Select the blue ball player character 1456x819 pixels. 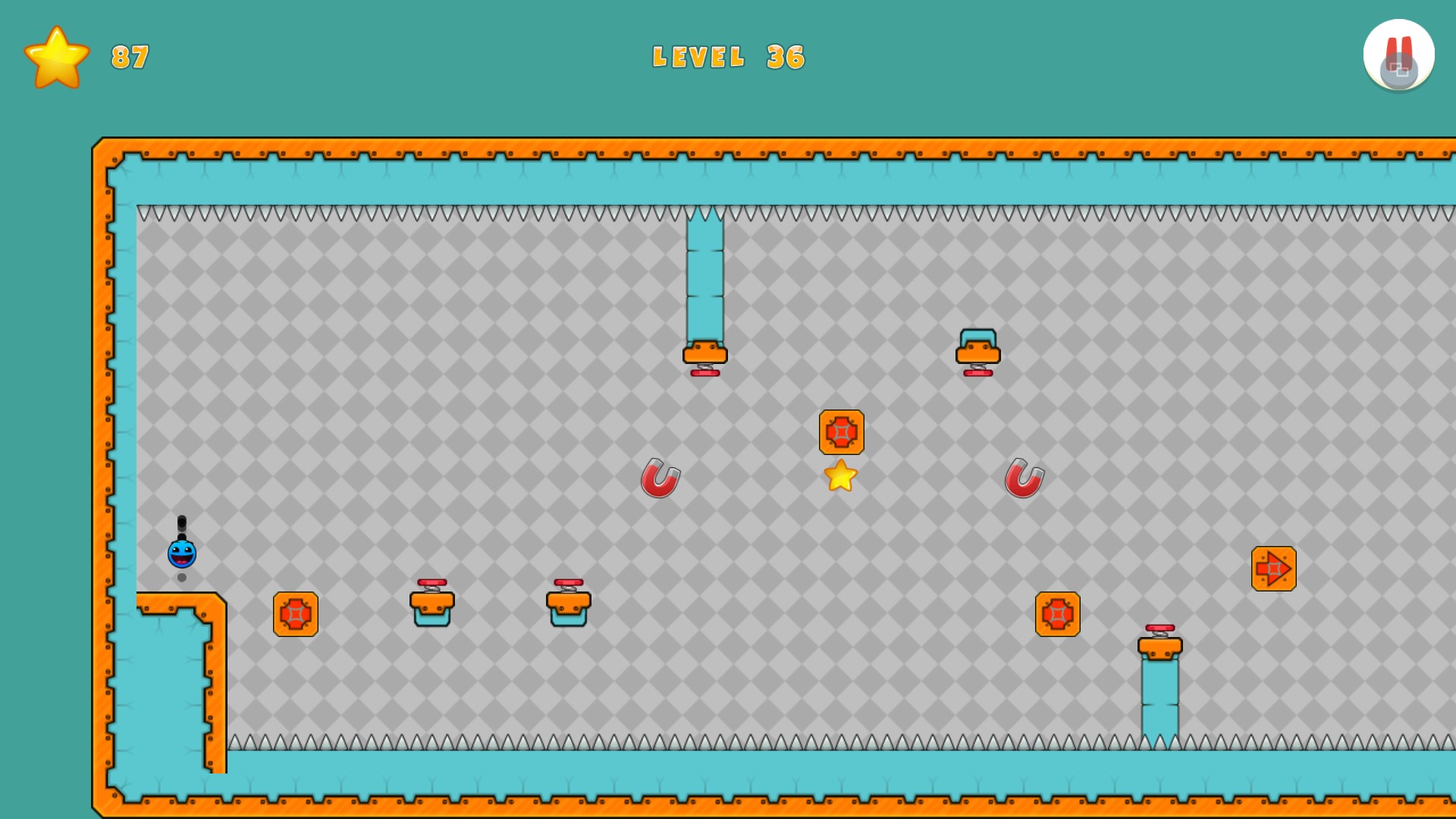(180, 554)
